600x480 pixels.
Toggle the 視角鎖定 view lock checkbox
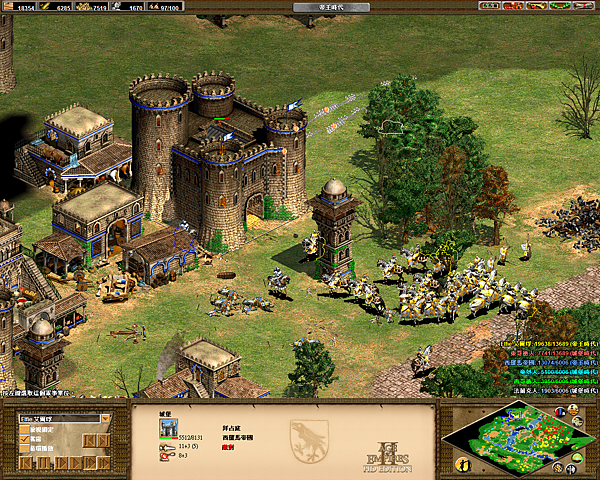tap(23, 430)
